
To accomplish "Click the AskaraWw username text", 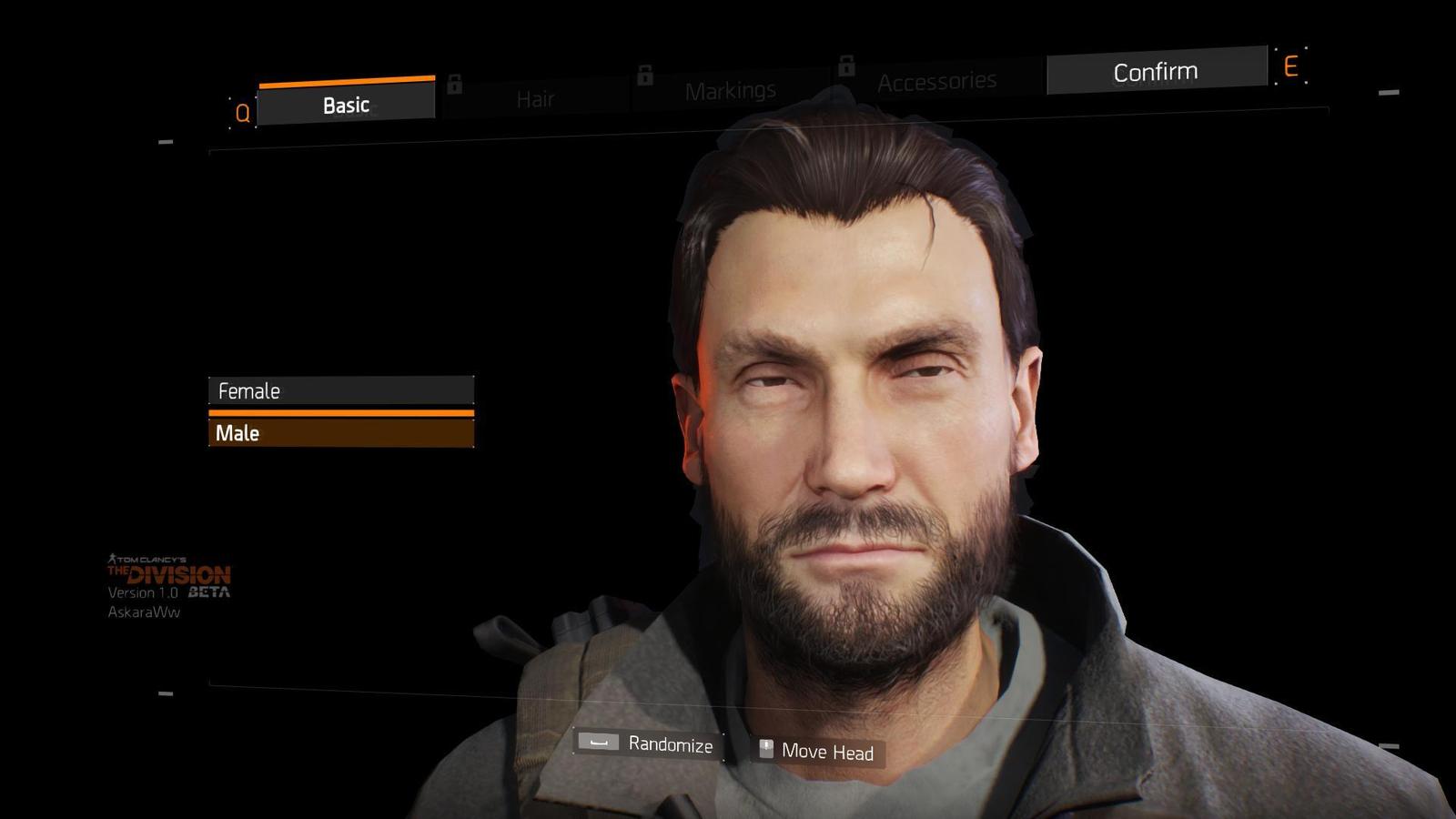I will click(x=146, y=612).
